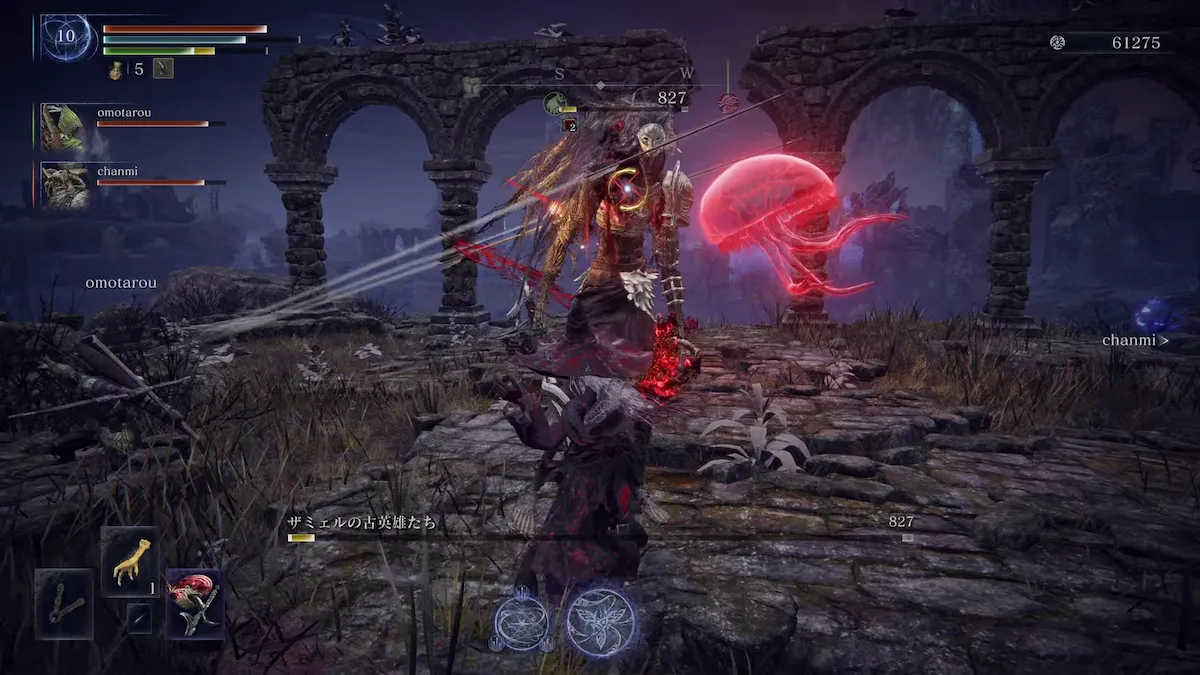Choose the red jellyfish weapon slot
The image size is (1200, 675).
195,603
